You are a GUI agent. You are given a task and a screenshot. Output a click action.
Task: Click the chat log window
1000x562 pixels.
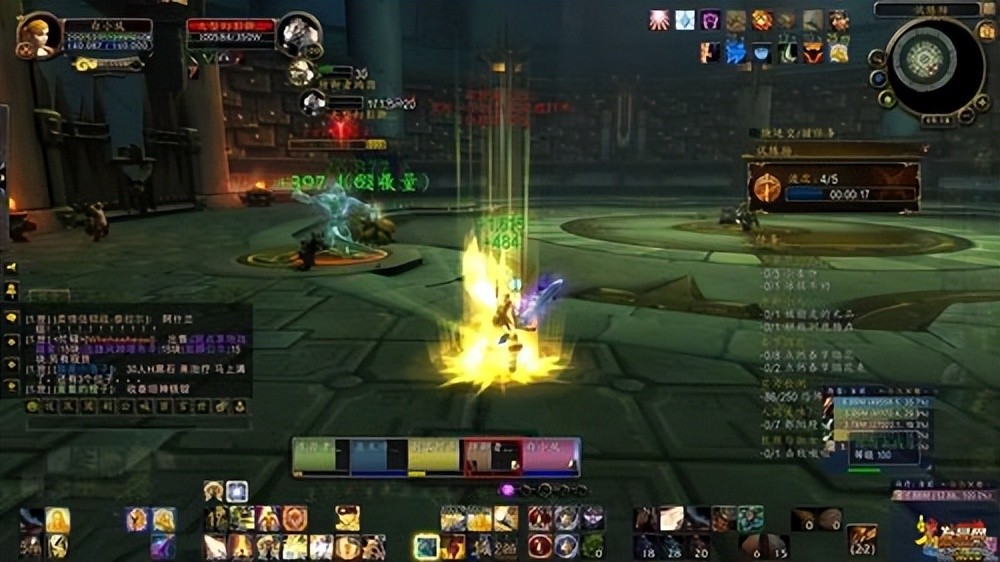tap(130, 350)
